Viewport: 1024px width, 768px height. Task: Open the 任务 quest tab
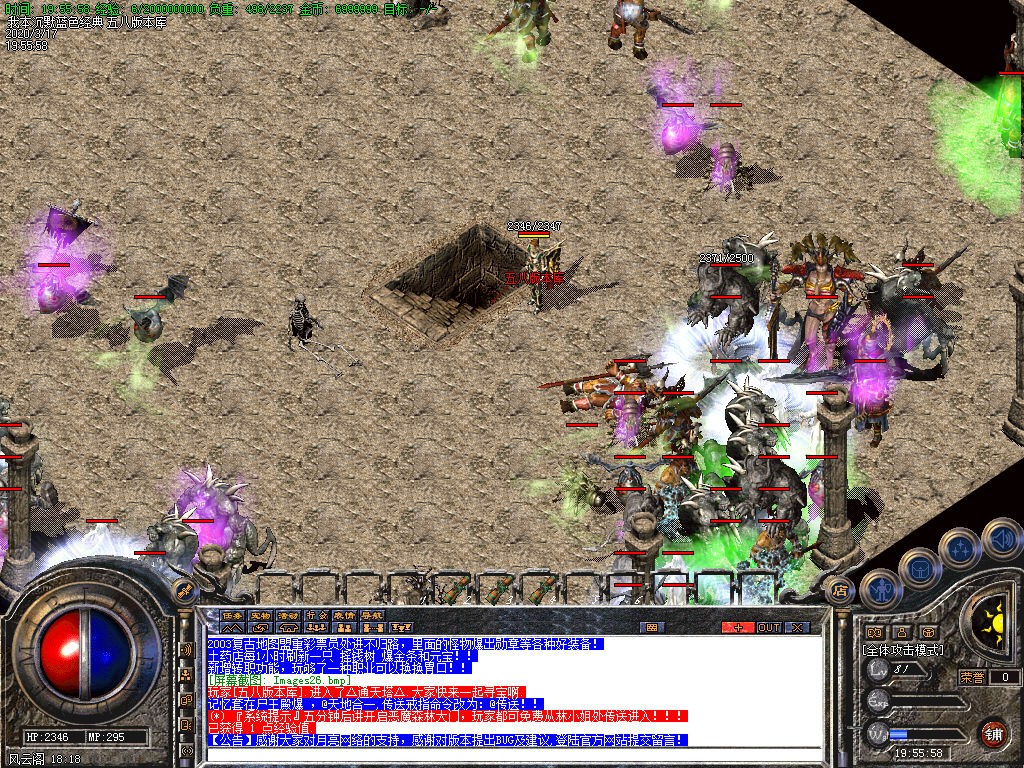pyautogui.click(x=232, y=615)
